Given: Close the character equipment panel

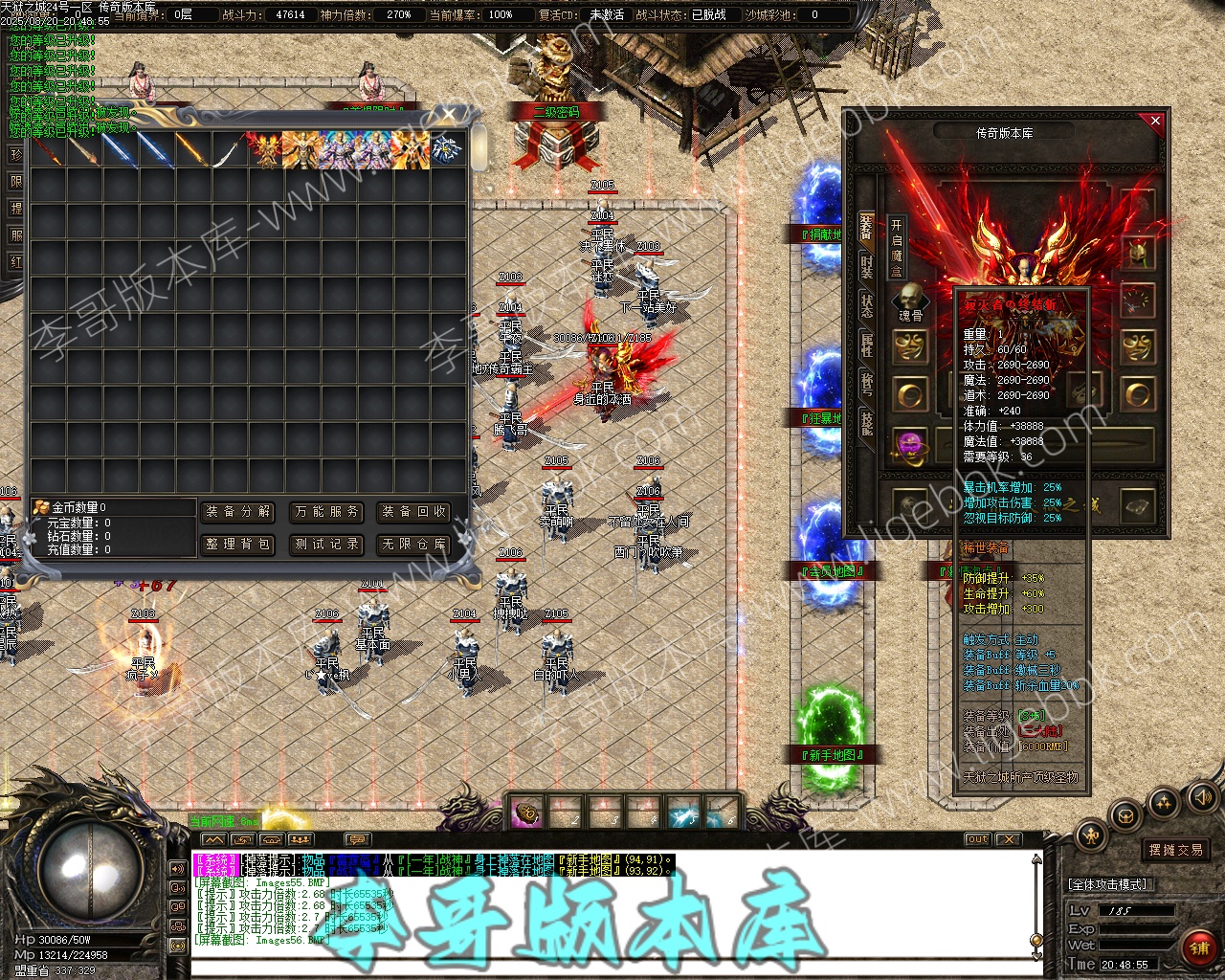Looking at the screenshot, I should coord(1155,122).
